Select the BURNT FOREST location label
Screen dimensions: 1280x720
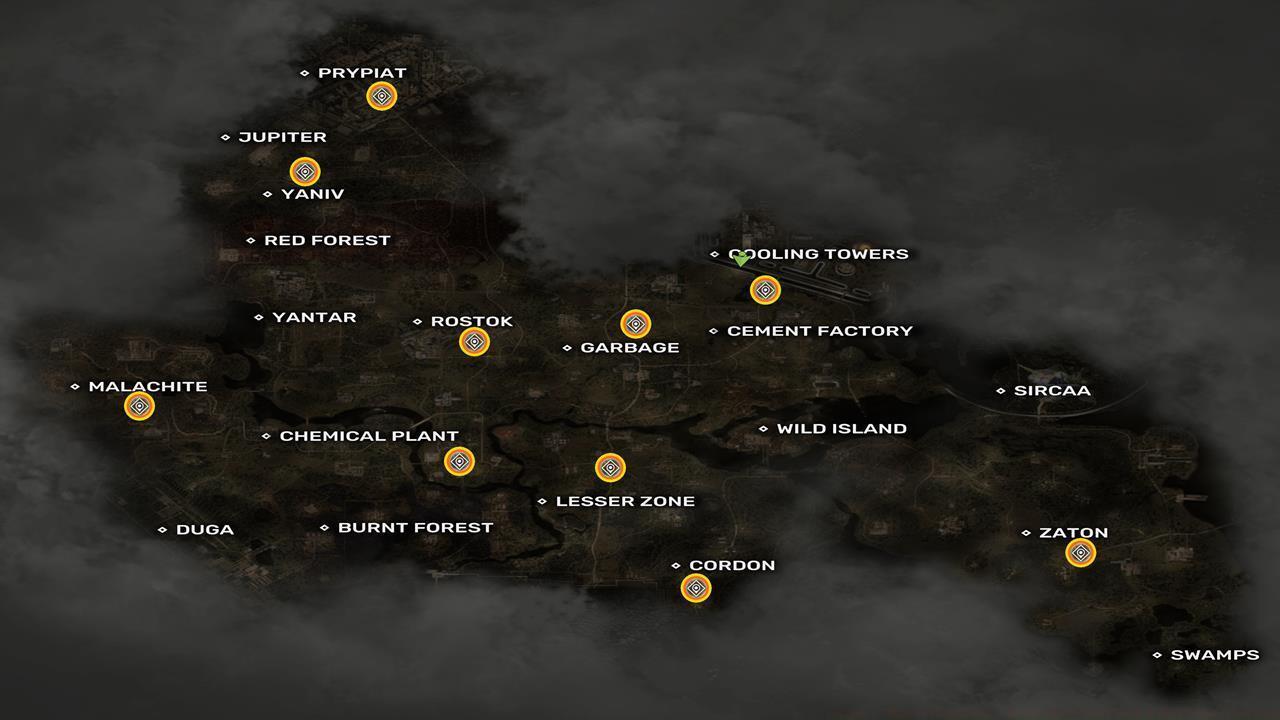coord(414,527)
